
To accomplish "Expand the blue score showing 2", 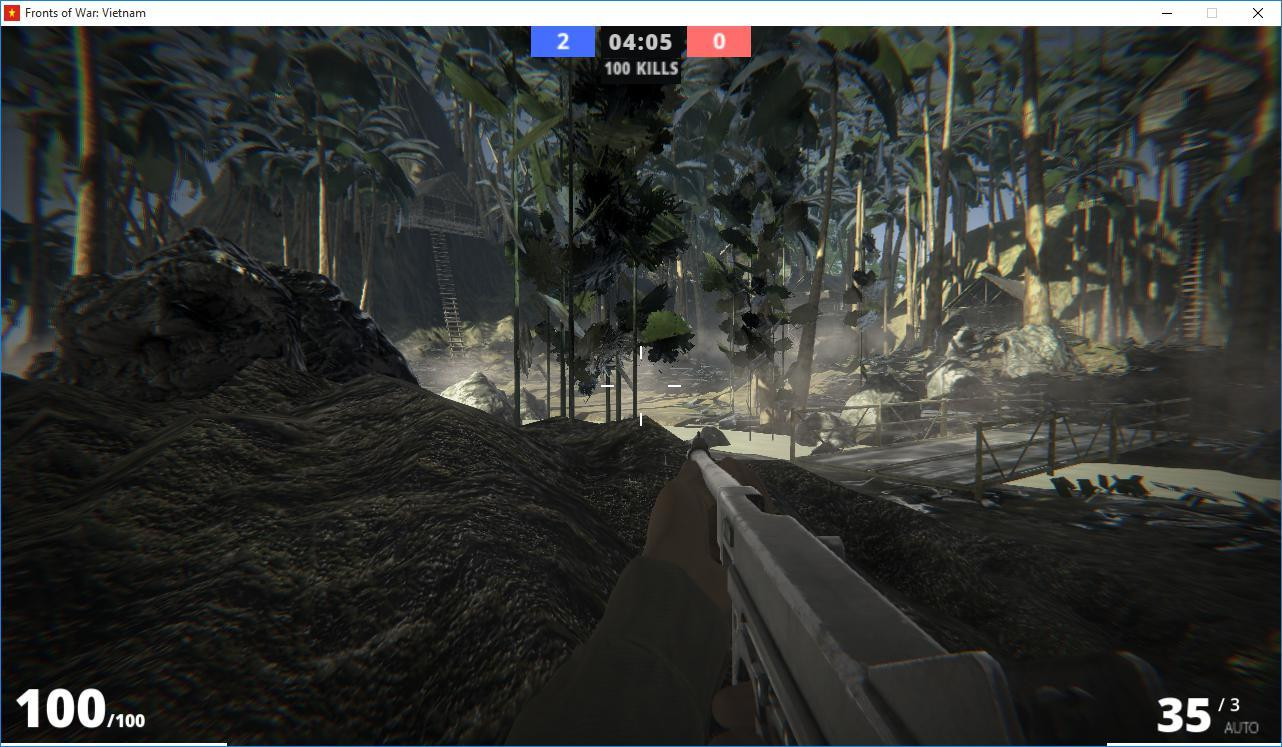I will coord(563,41).
